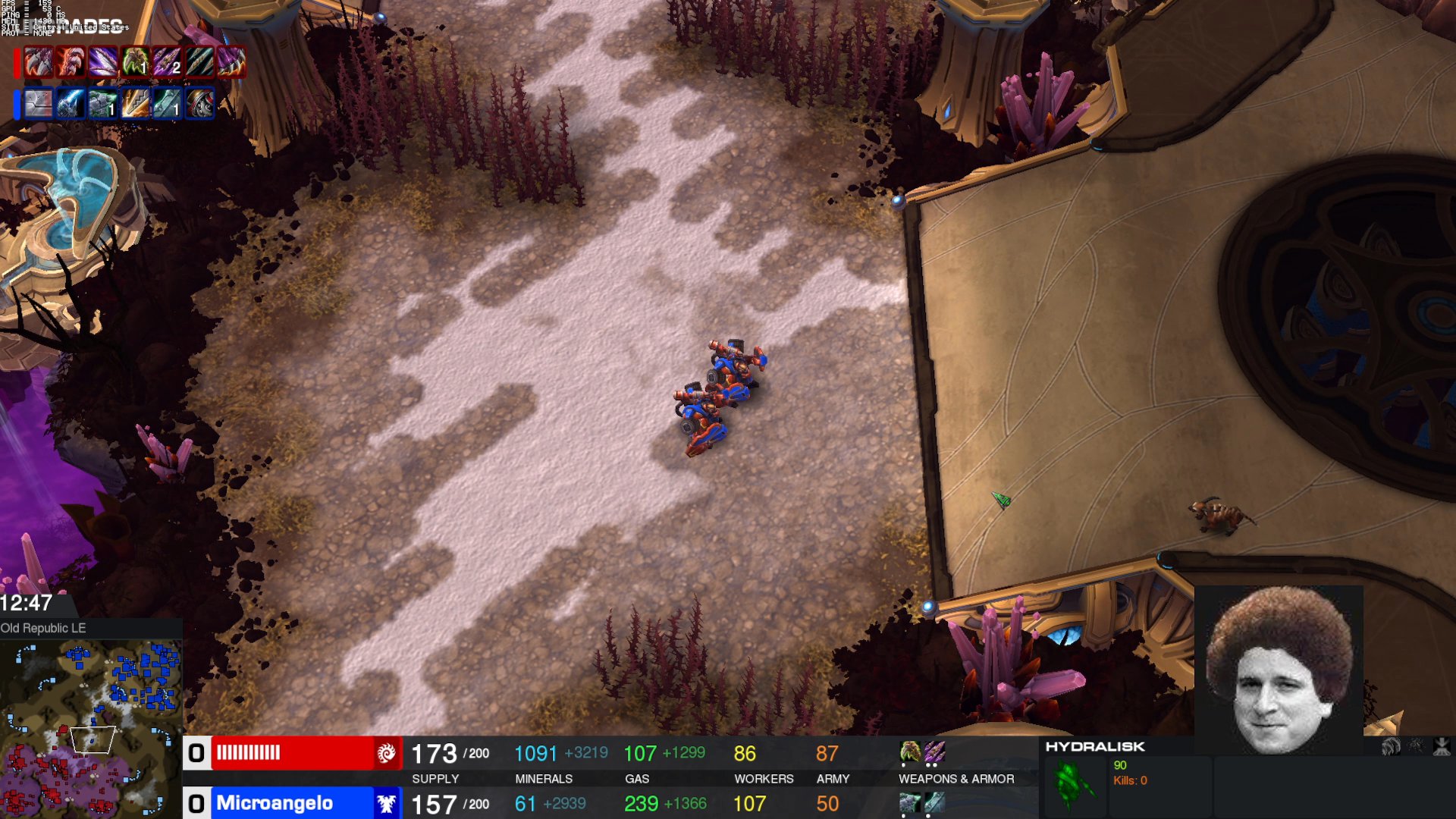1456x819 pixels.
Task: Click Zerg carapace icon in Weapons & Armor panel
Action: (910, 752)
